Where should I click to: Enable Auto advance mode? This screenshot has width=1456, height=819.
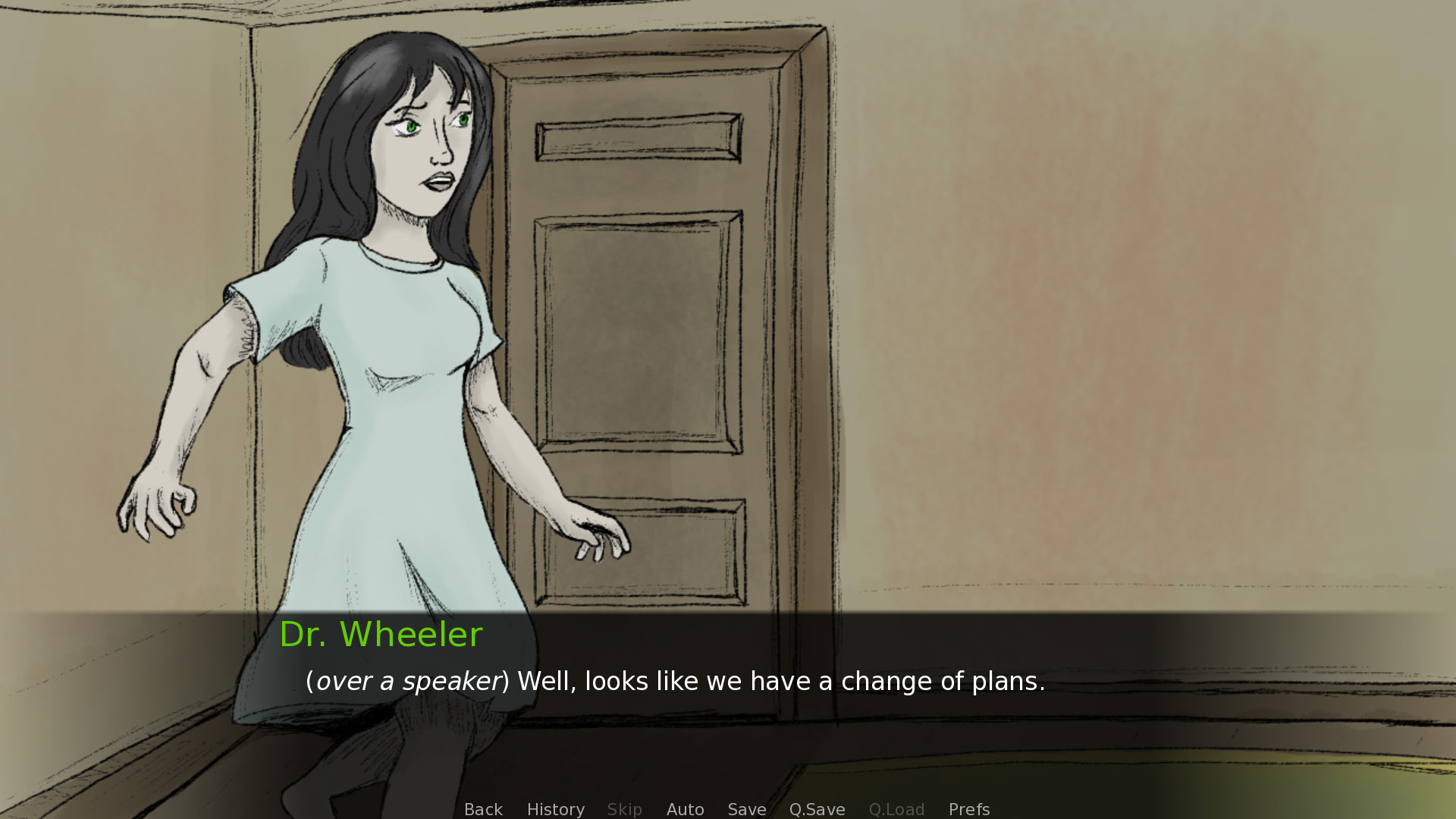pyautogui.click(x=685, y=809)
